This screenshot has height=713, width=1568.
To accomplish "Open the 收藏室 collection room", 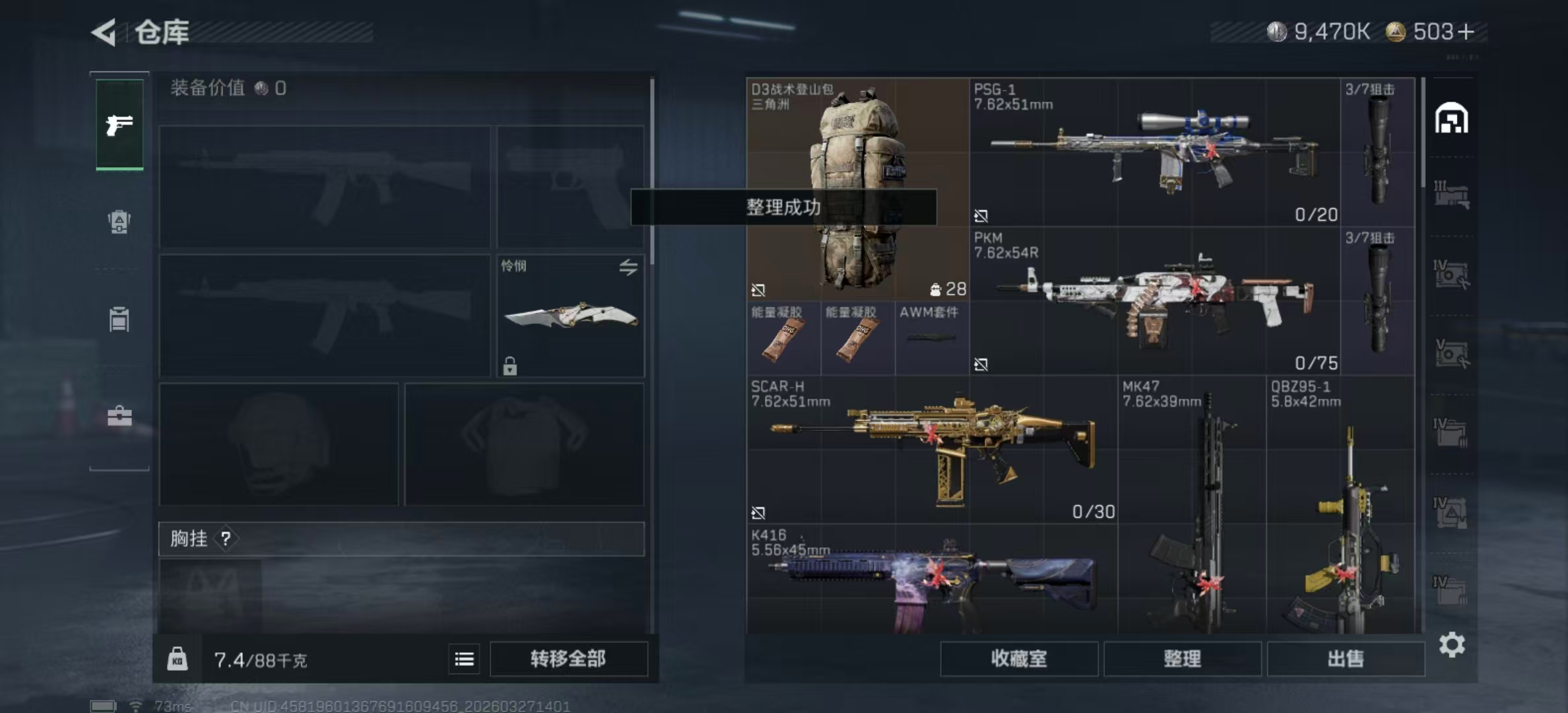I will click(1018, 659).
